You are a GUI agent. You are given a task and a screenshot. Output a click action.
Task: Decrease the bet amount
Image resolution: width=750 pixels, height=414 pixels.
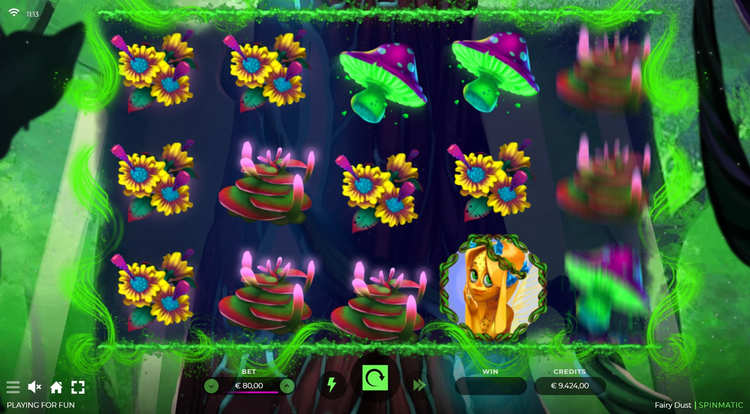tap(211, 385)
